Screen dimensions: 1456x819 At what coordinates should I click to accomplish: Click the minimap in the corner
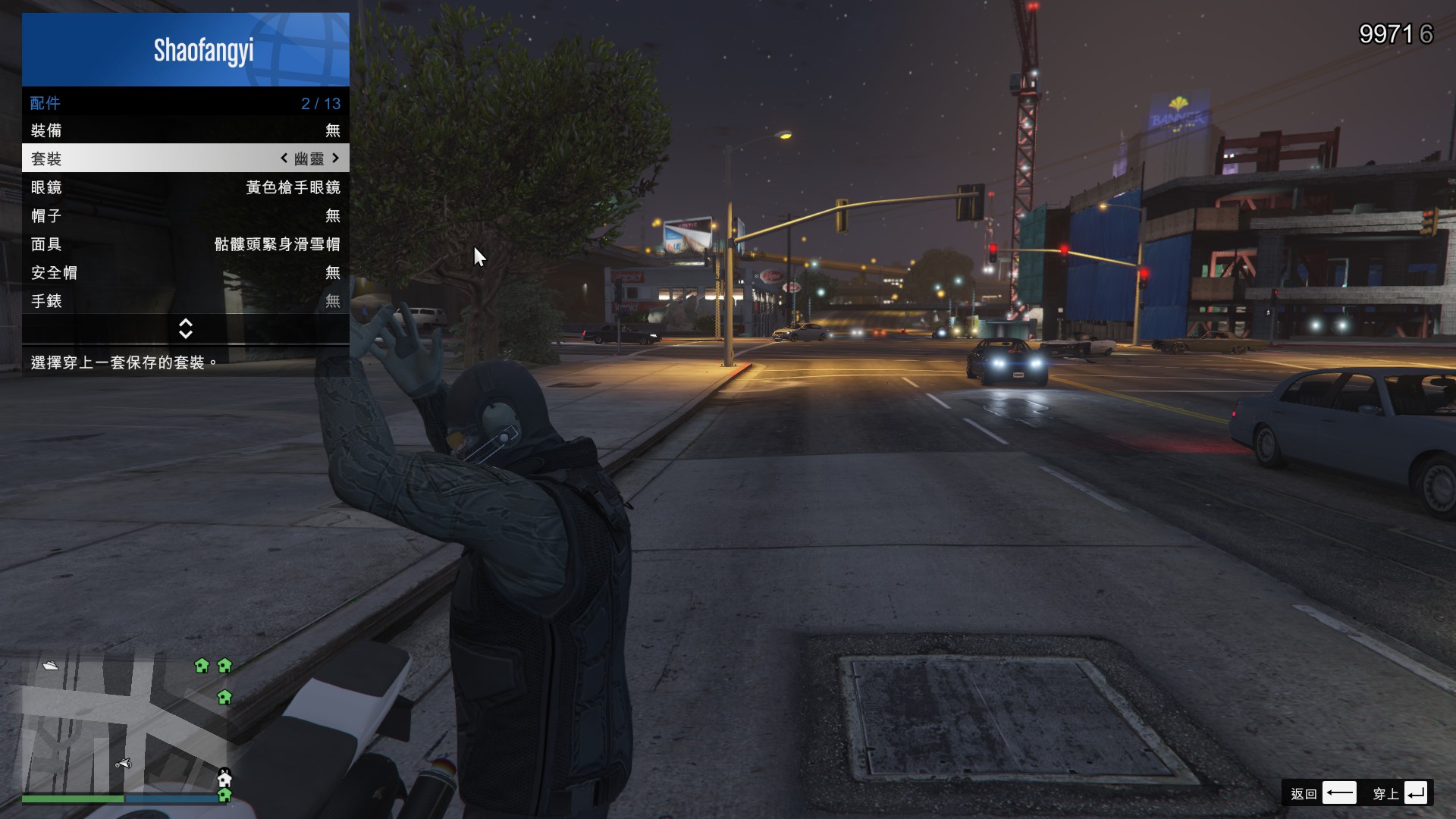125,724
